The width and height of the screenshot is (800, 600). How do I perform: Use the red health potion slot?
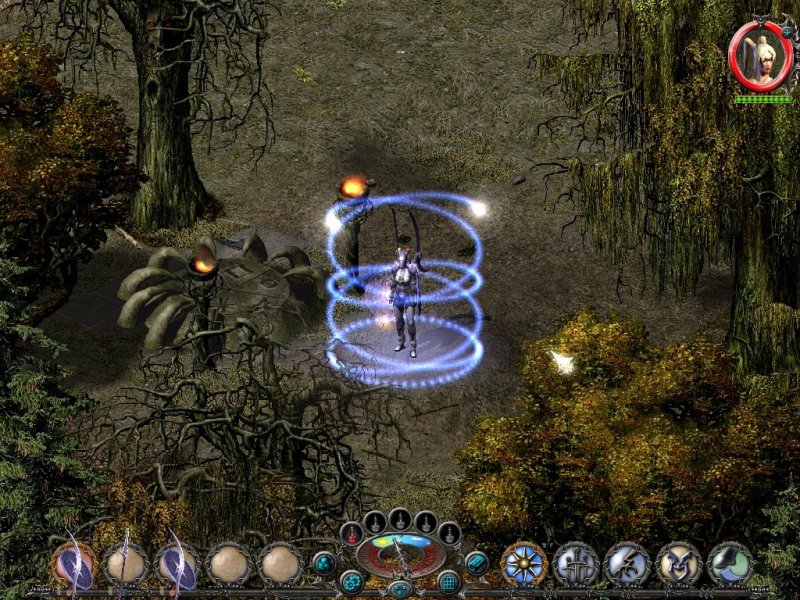(x=352, y=534)
